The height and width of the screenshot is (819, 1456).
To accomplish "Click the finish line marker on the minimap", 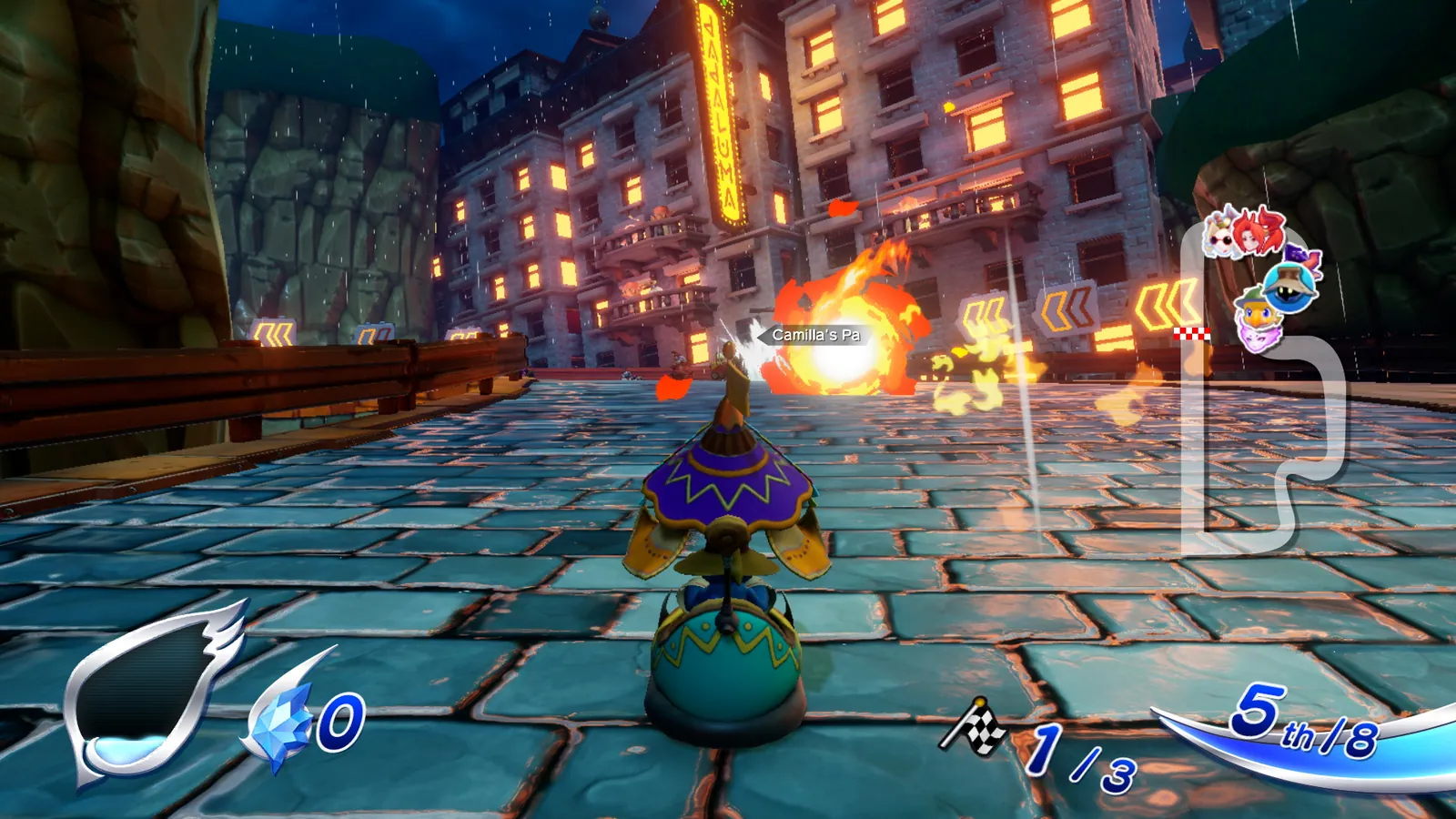I will click(1192, 332).
